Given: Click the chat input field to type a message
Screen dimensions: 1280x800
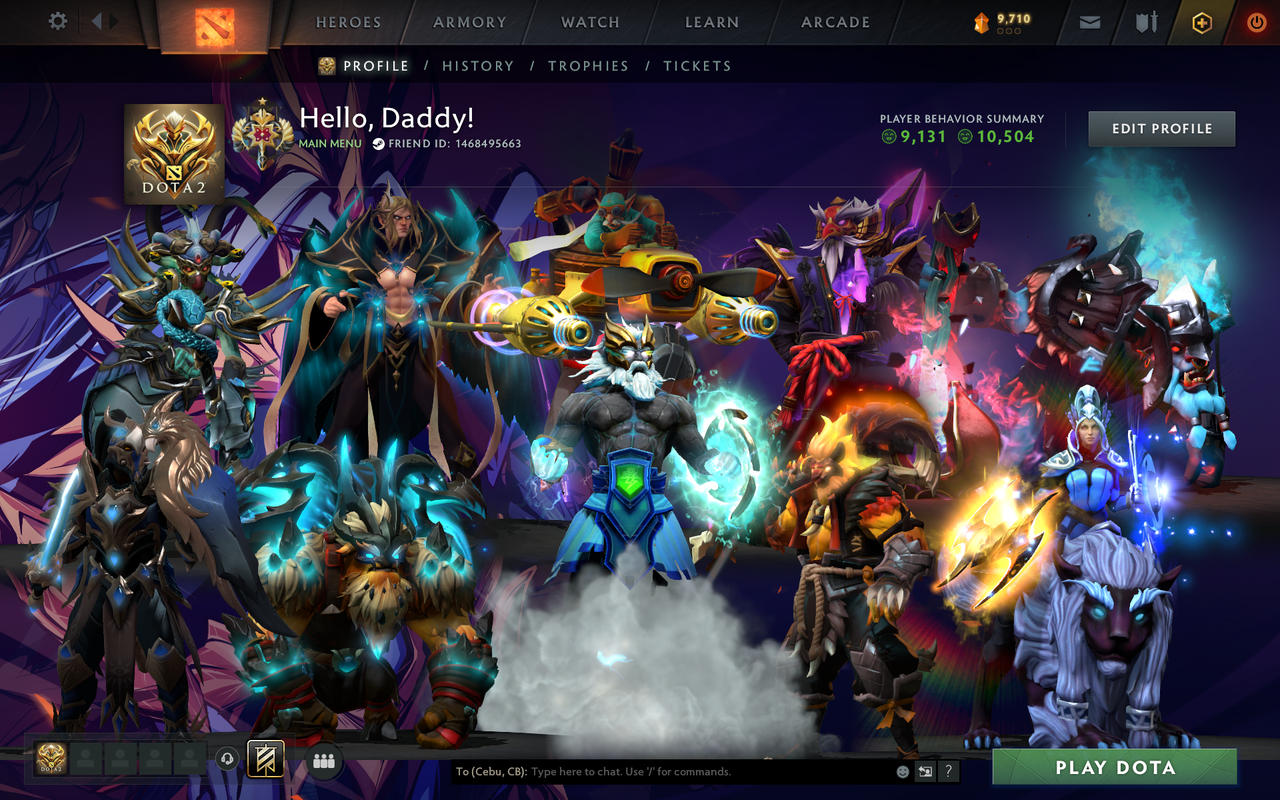Looking at the screenshot, I should coord(650,771).
